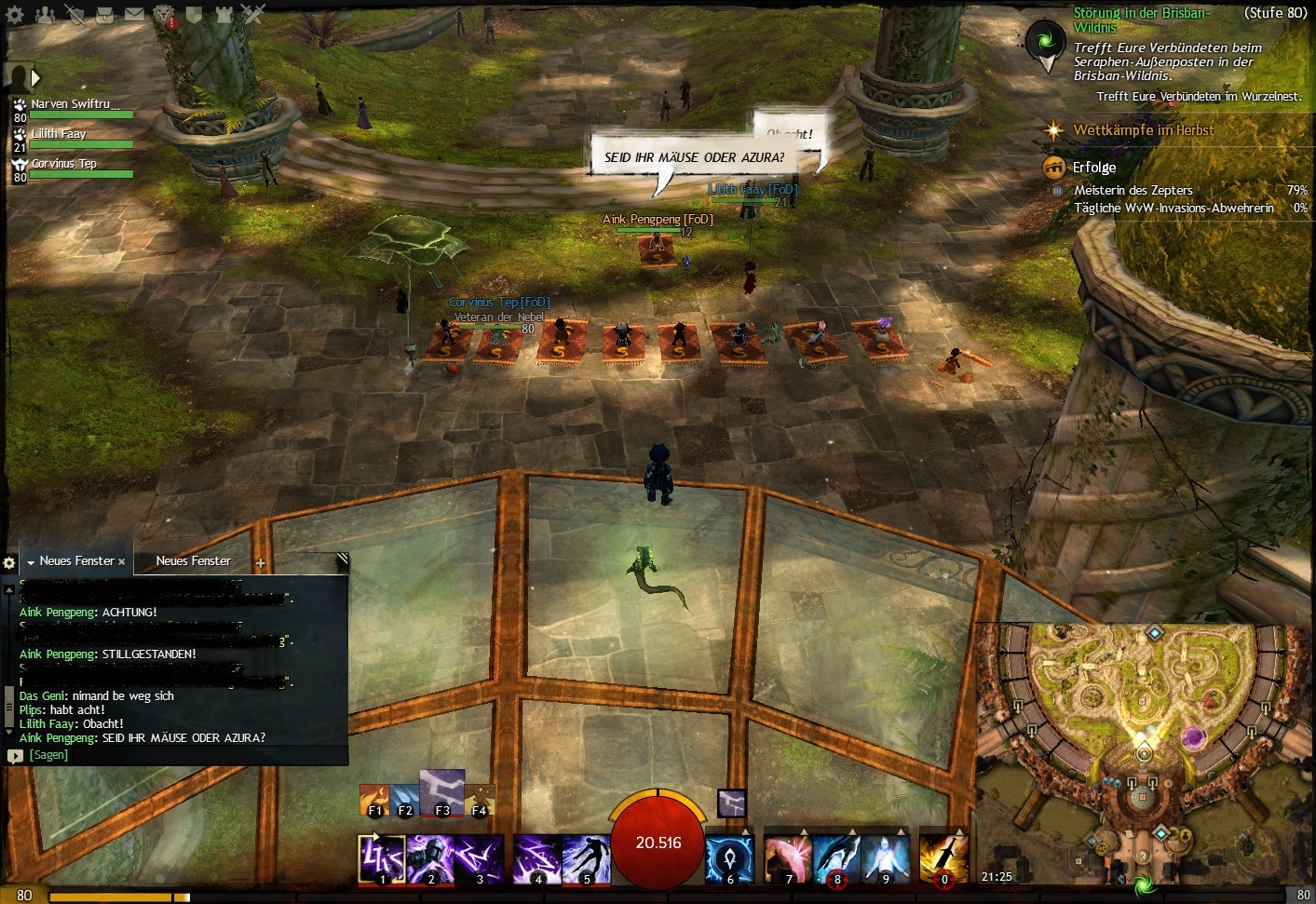The height and width of the screenshot is (904, 1316).
Task: Activate the elite dagger skill in slot 0
Action: pos(943,858)
